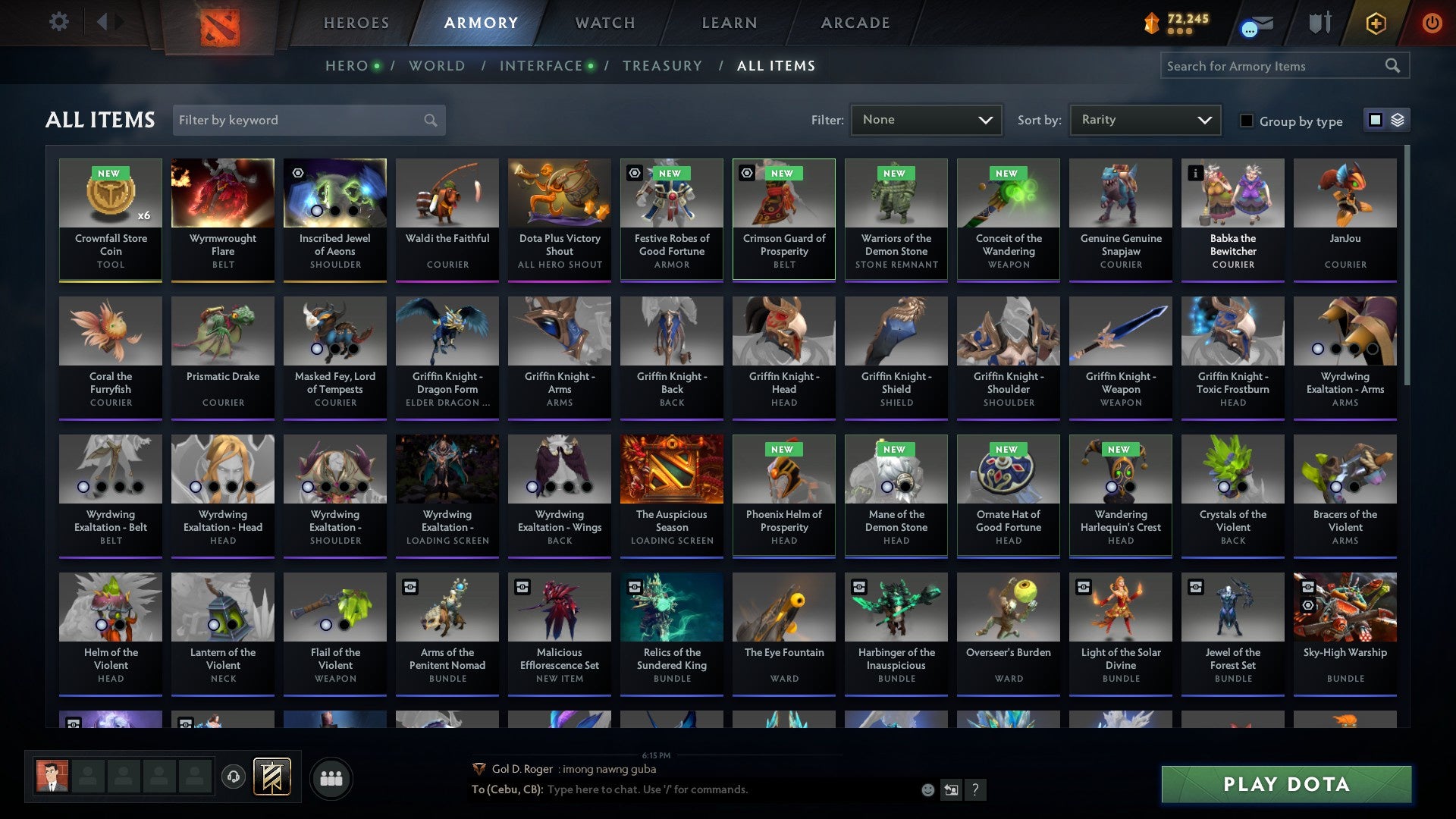
Task: Open the emoticon smiley in the chat bar
Action: 927,789
